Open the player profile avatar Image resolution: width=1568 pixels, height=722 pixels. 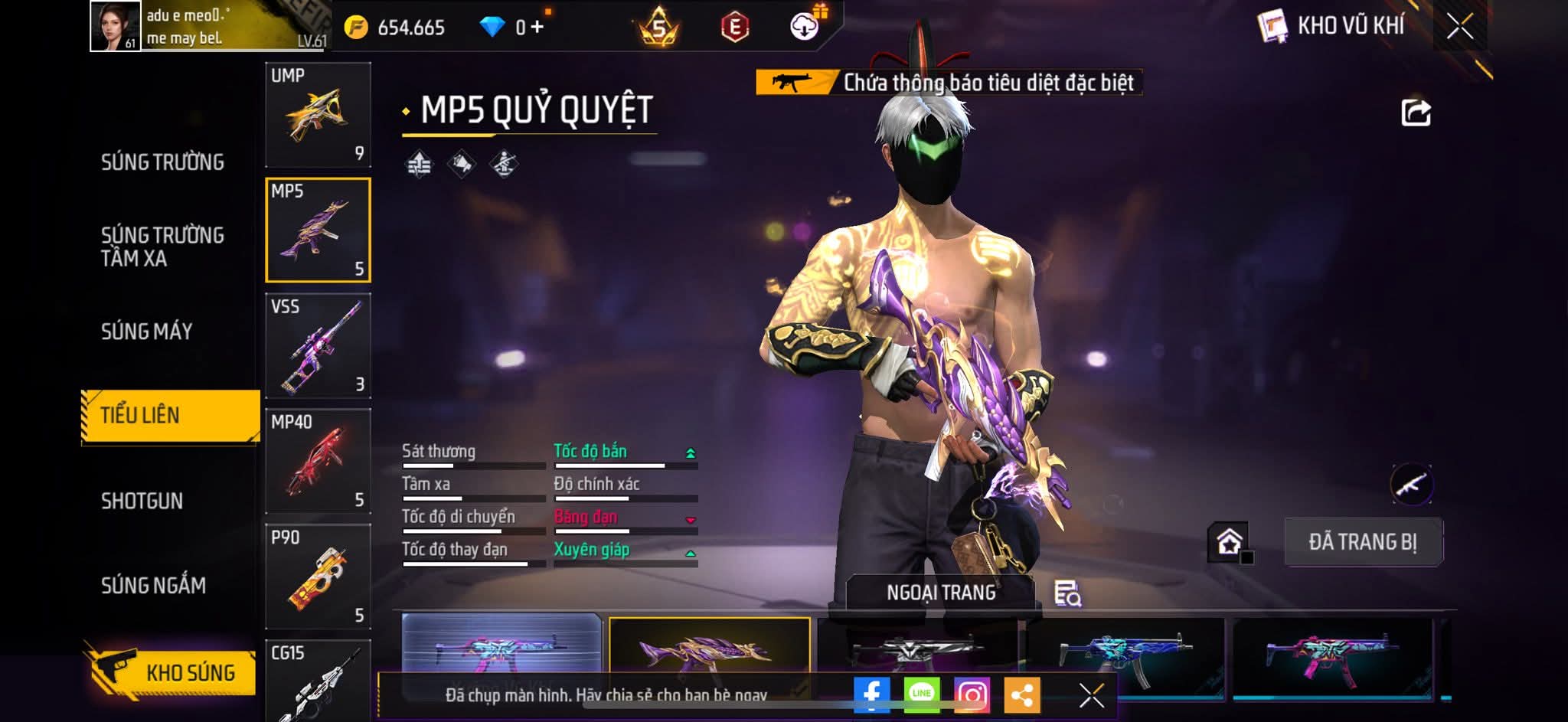116,26
